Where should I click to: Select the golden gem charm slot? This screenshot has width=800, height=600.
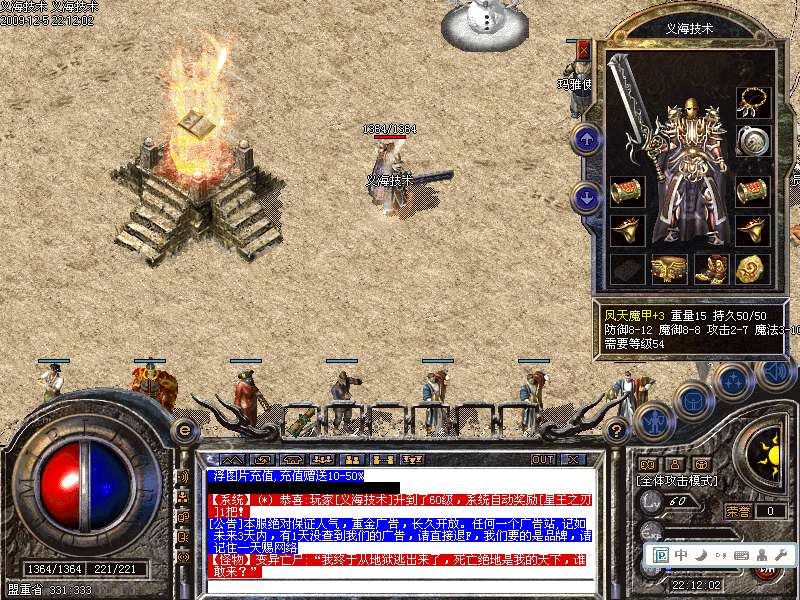pyautogui.click(x=751, y=268)
